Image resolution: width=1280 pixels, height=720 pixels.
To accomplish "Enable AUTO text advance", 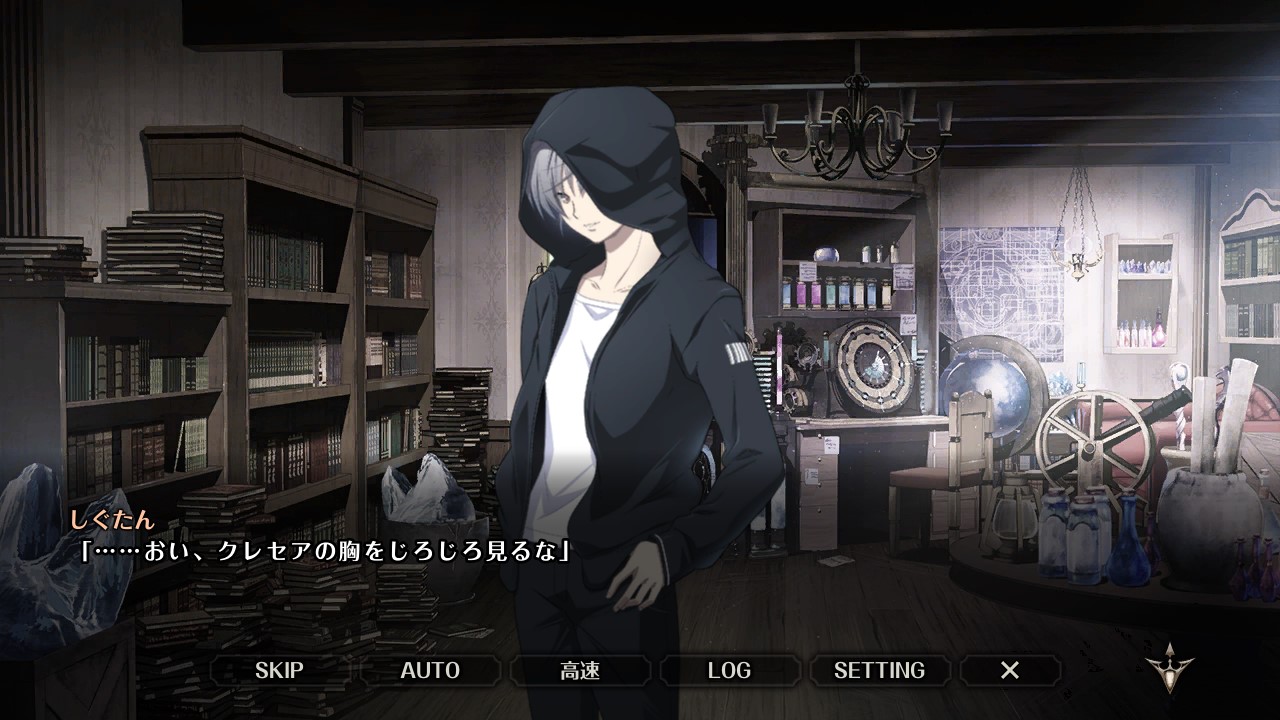I will tap(430, 670).
